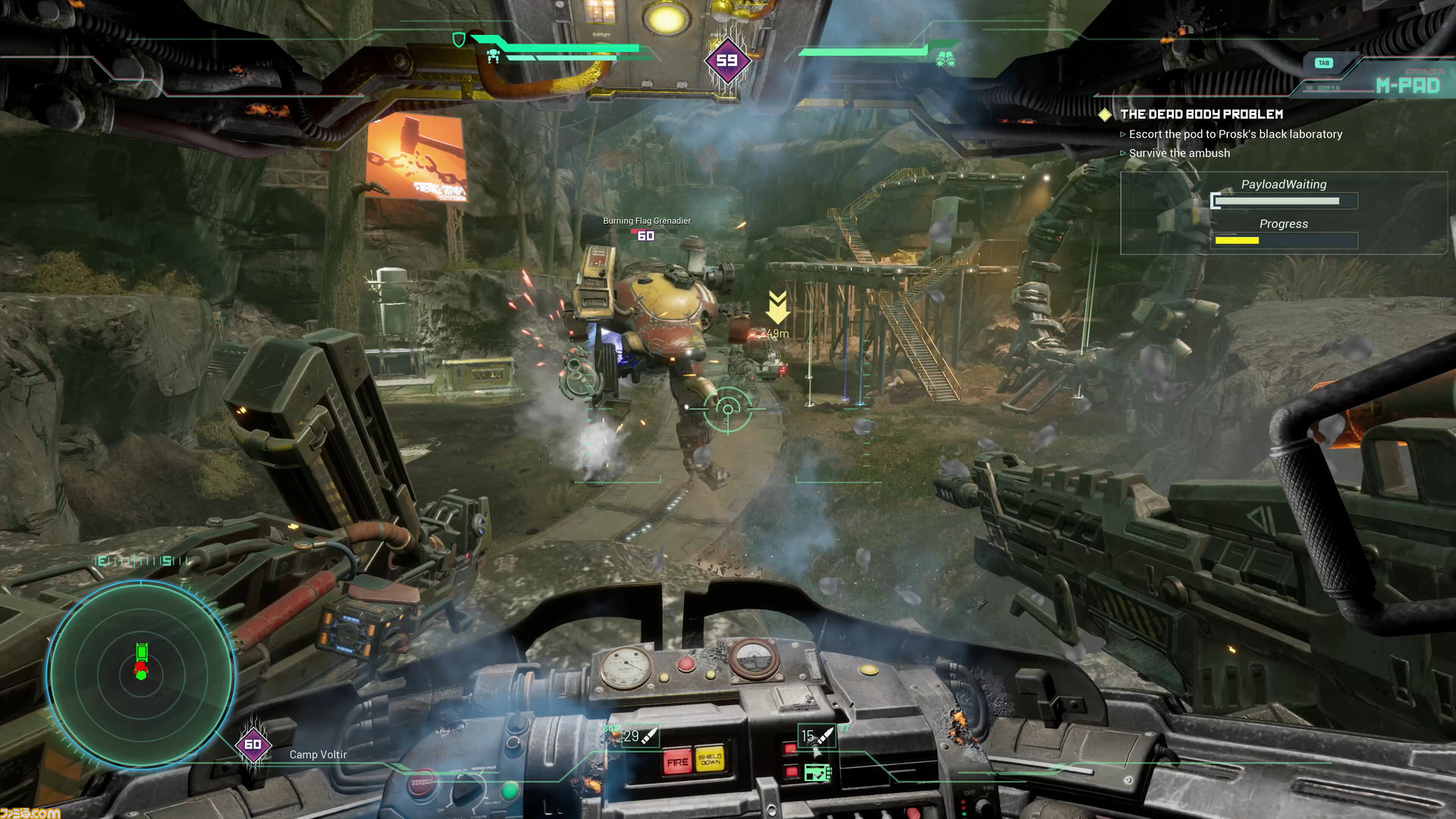Click the Camp Voltir location label

point(318,755)
